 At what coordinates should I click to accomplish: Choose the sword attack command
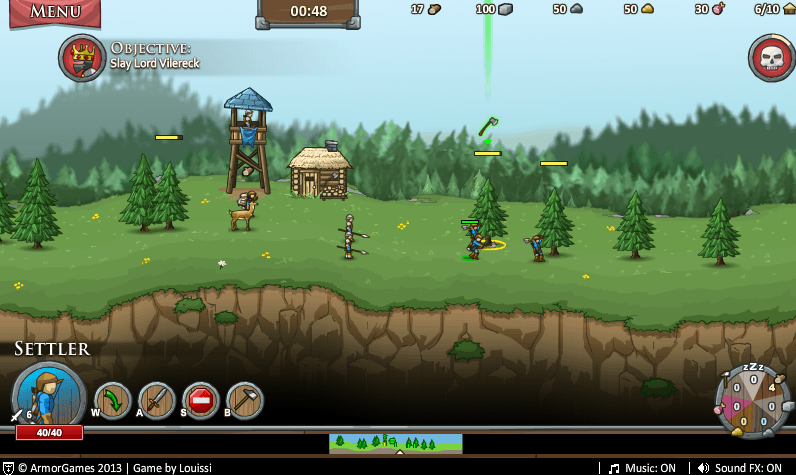(157, 401)
